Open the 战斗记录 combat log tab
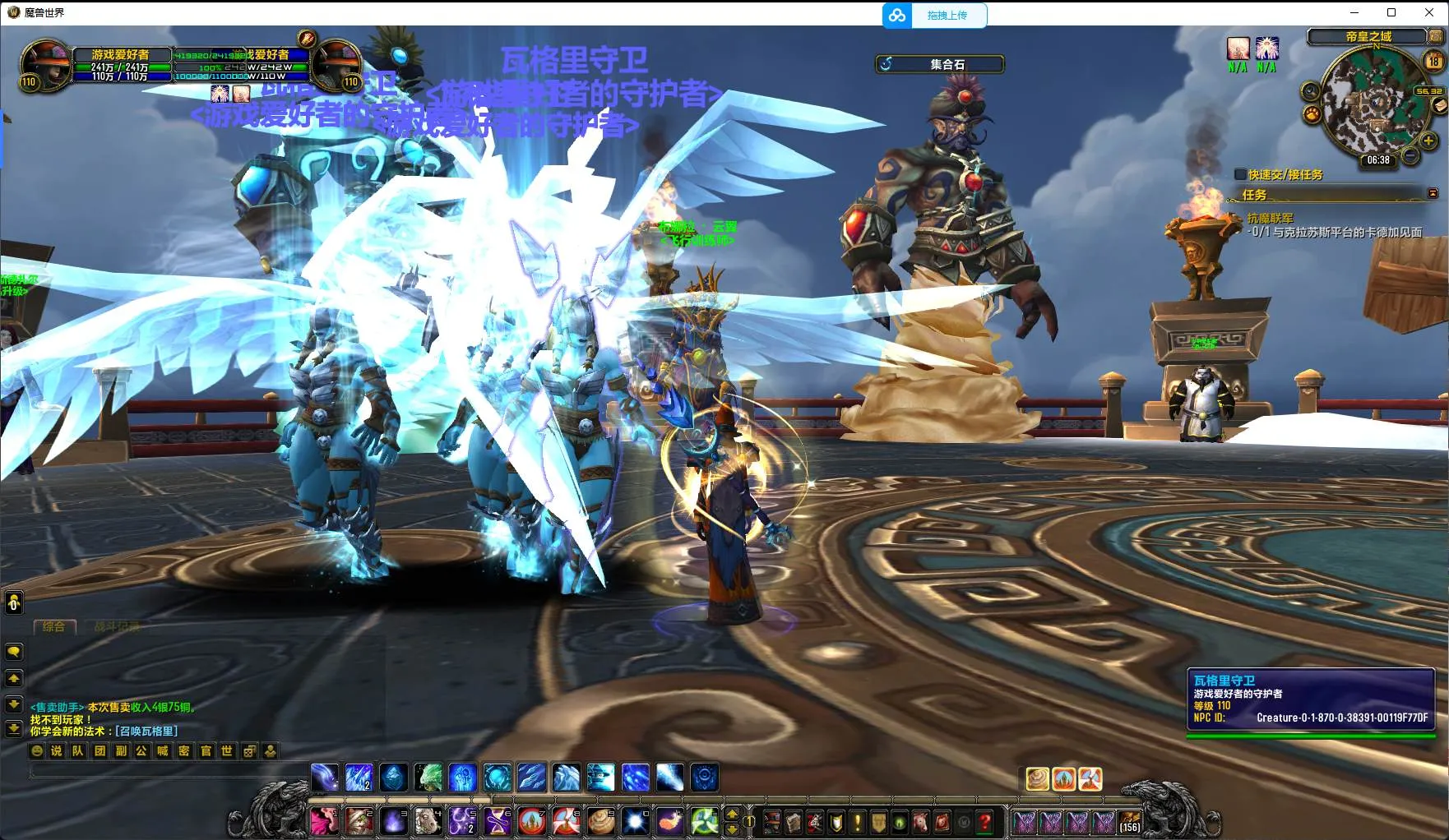 coord(116,627)
